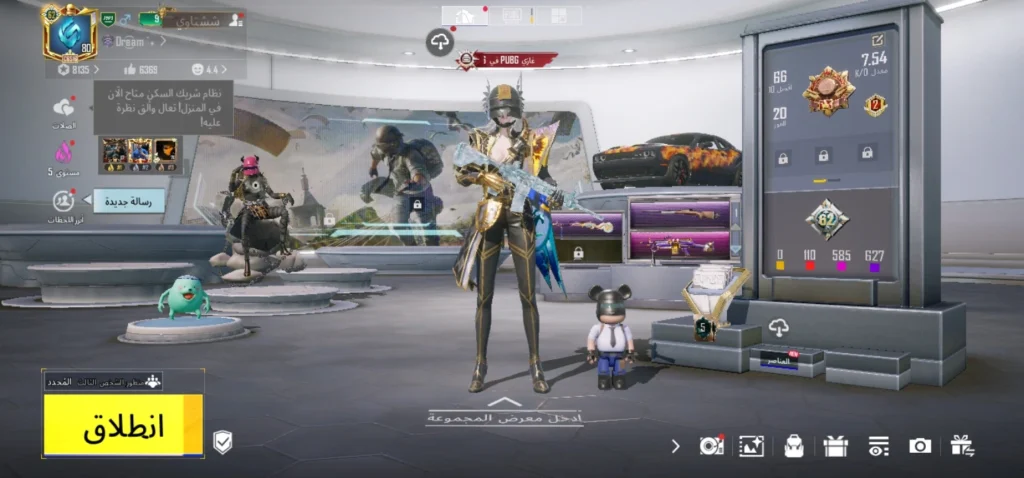The width and height of the screenshot is (1024, 478).
Task: Open the list with eye icon
Action: (878, 446)
